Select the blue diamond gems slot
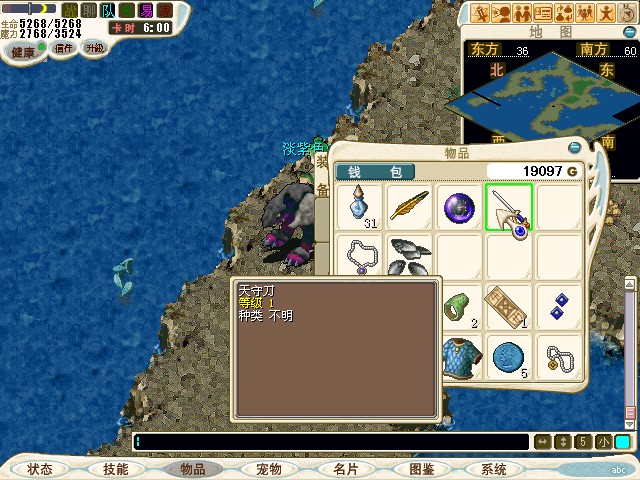Screen dimensions: 640x480 pos(559,307)
